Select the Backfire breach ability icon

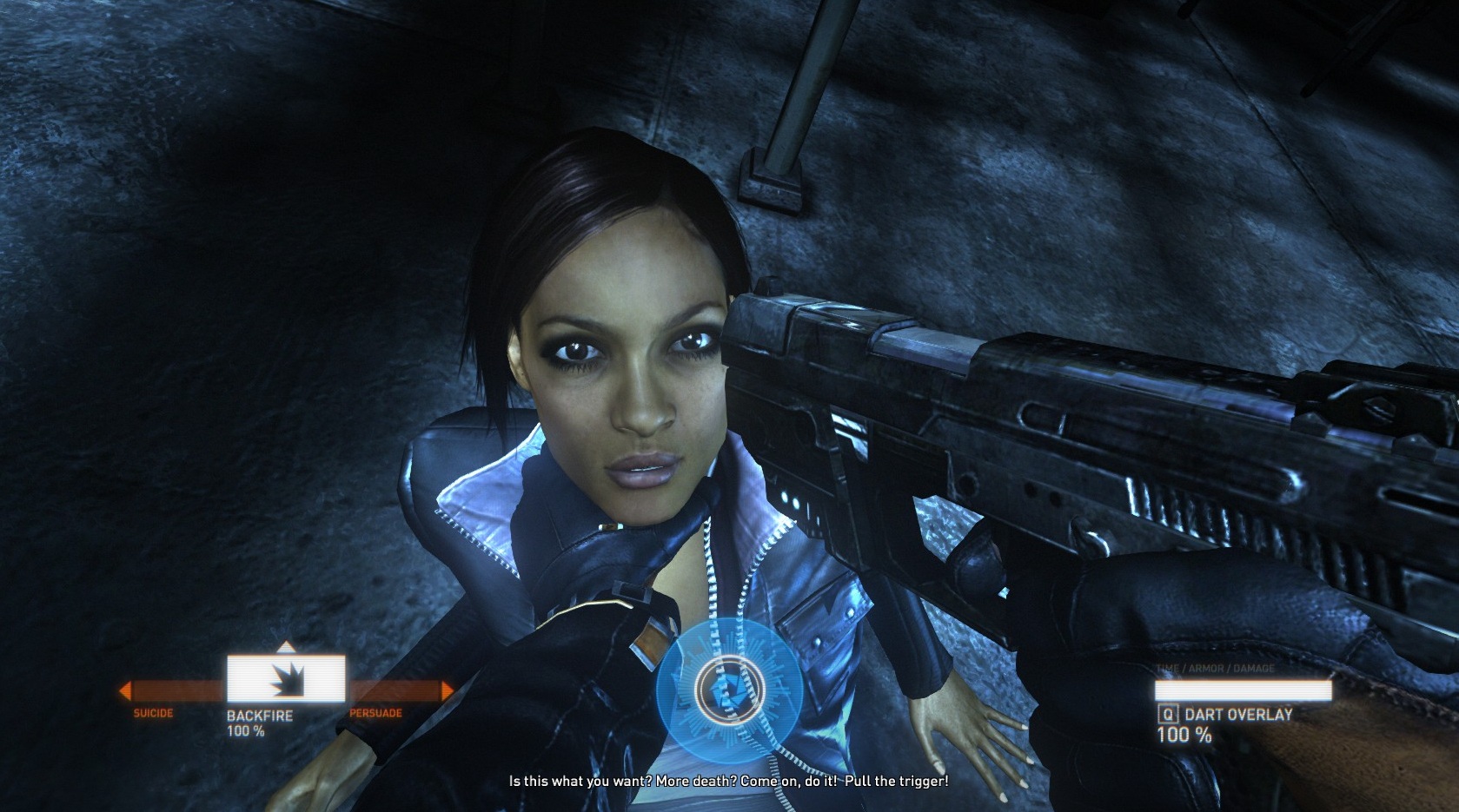point(286,679)
